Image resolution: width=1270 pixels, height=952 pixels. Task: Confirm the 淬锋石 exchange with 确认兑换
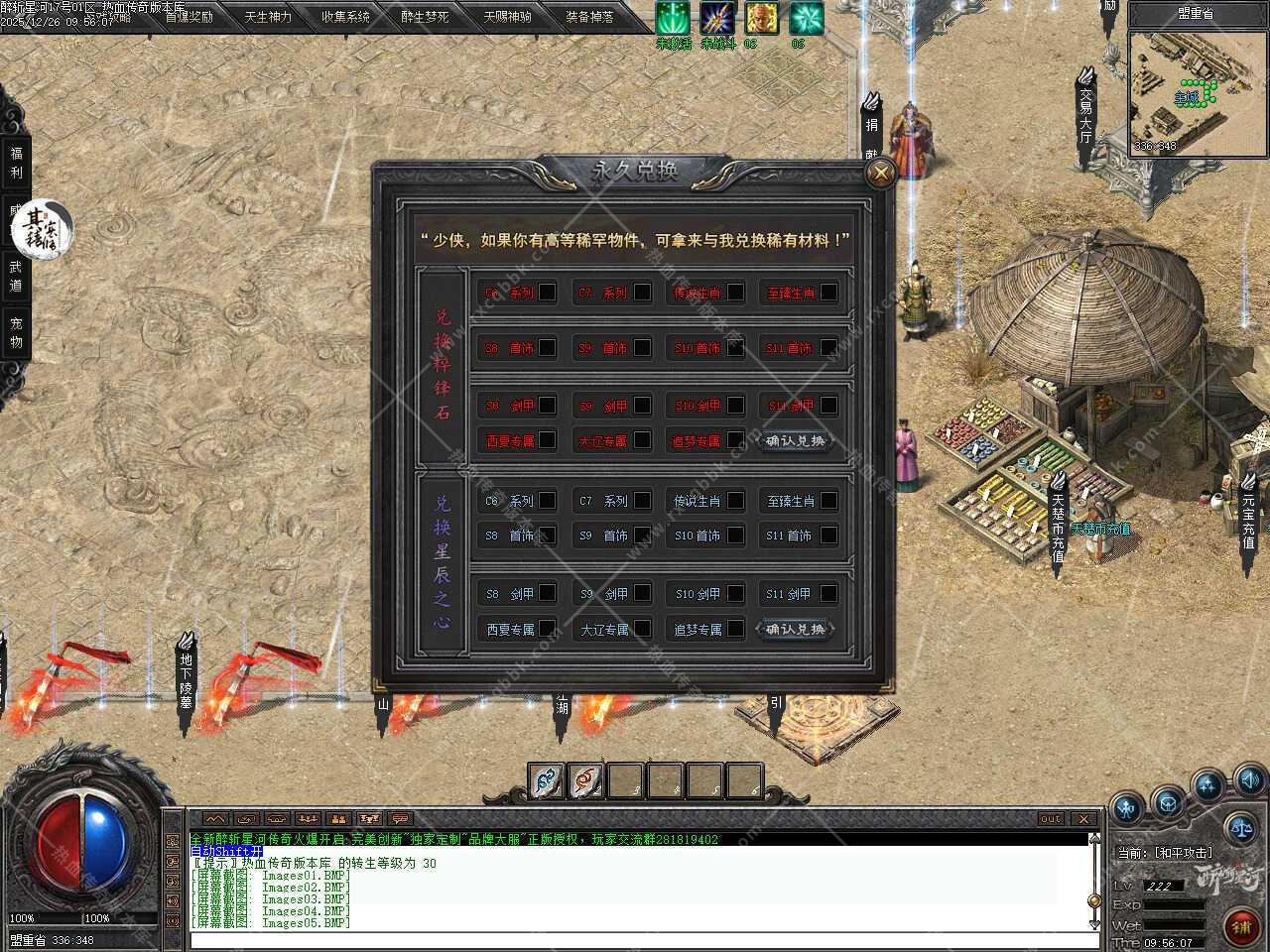795,440
